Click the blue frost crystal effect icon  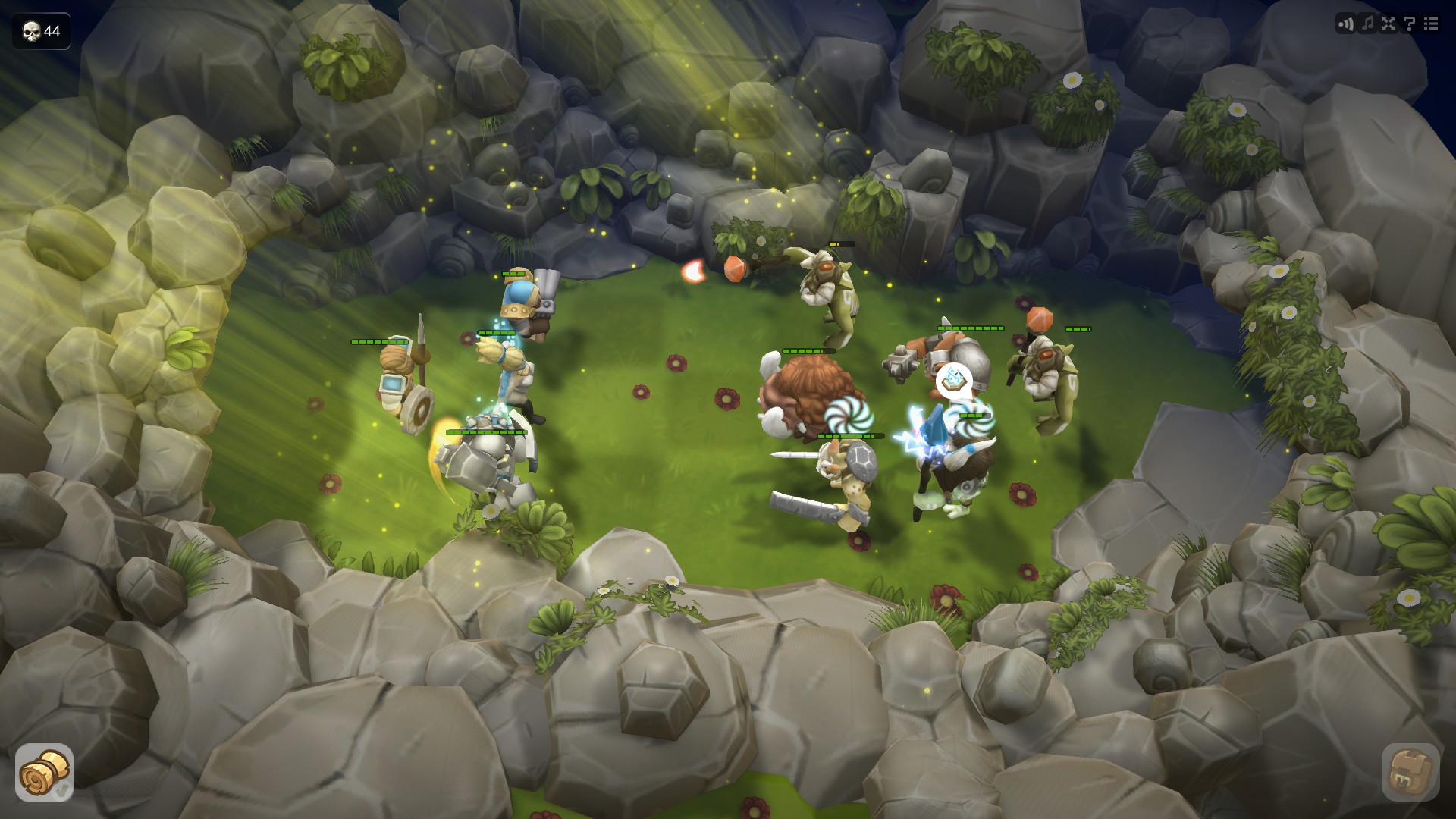[933, 427]
